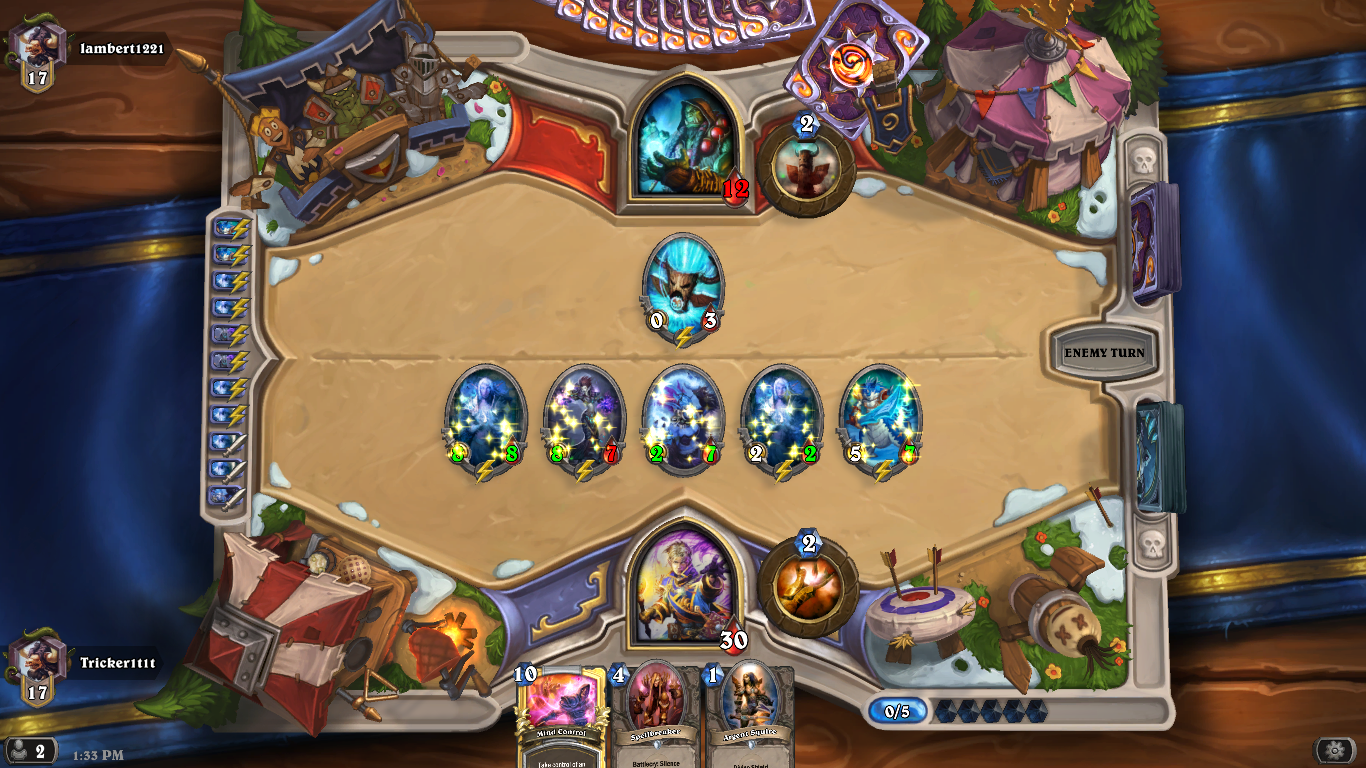Click the enemy hero power orb
The image size is (1366, 768).
coord(808,166)
